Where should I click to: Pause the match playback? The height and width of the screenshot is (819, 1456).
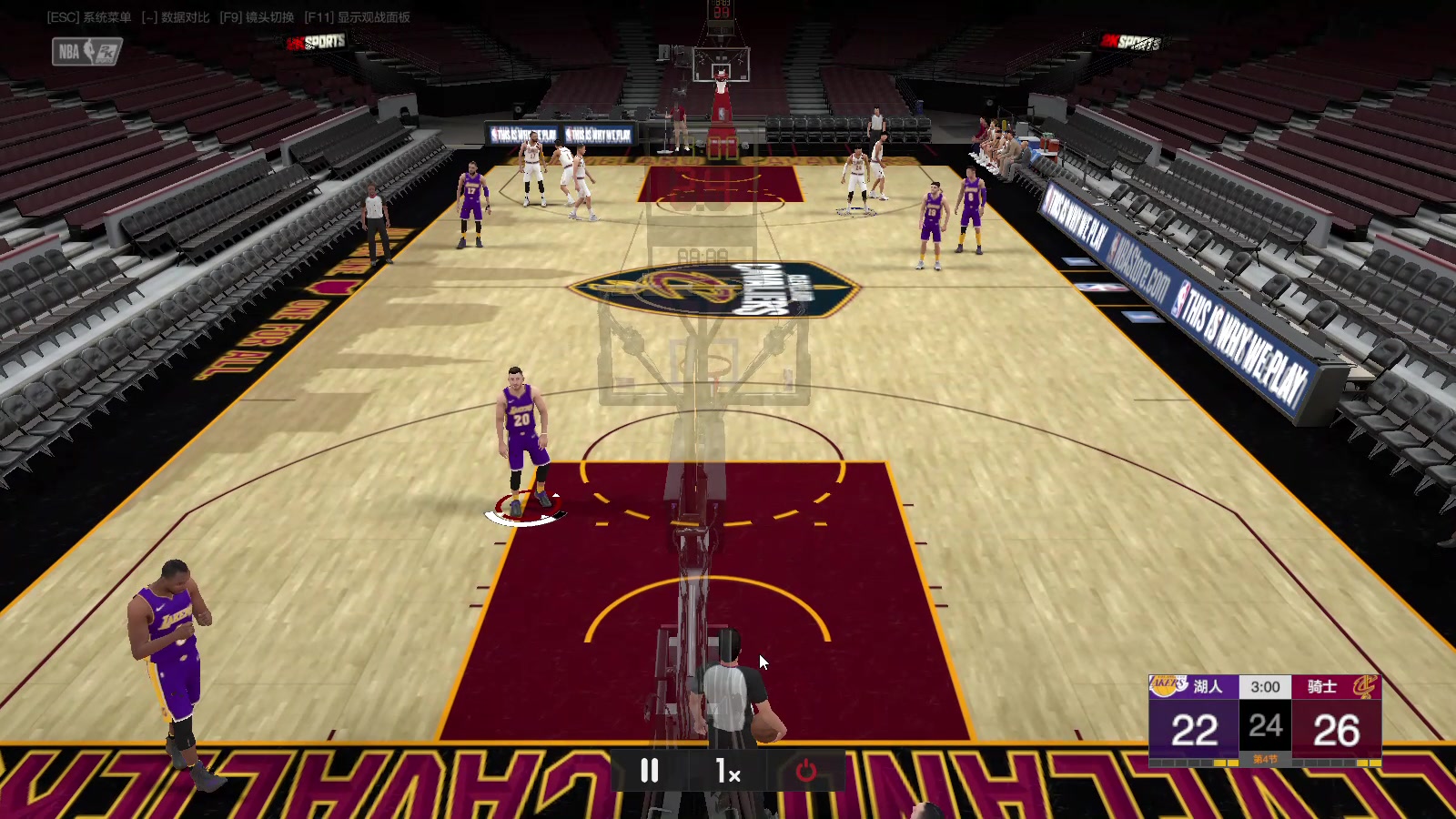point(649,772)
